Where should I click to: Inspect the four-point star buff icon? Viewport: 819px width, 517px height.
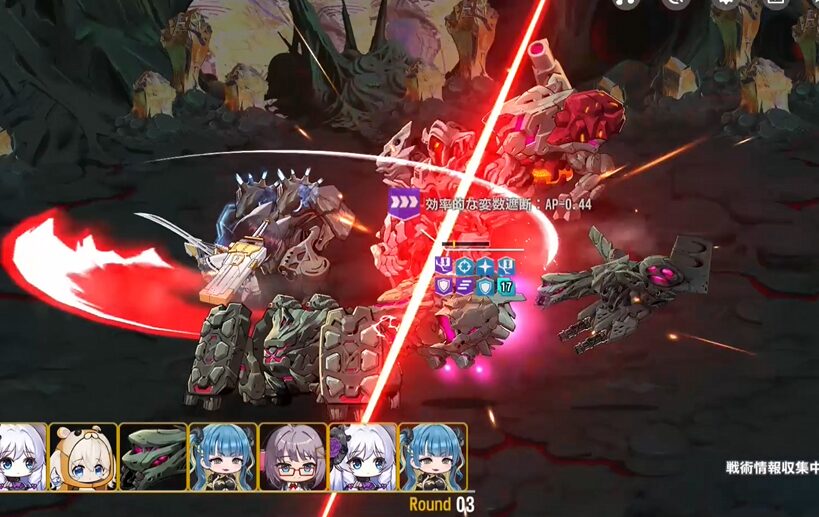[485, 266]
